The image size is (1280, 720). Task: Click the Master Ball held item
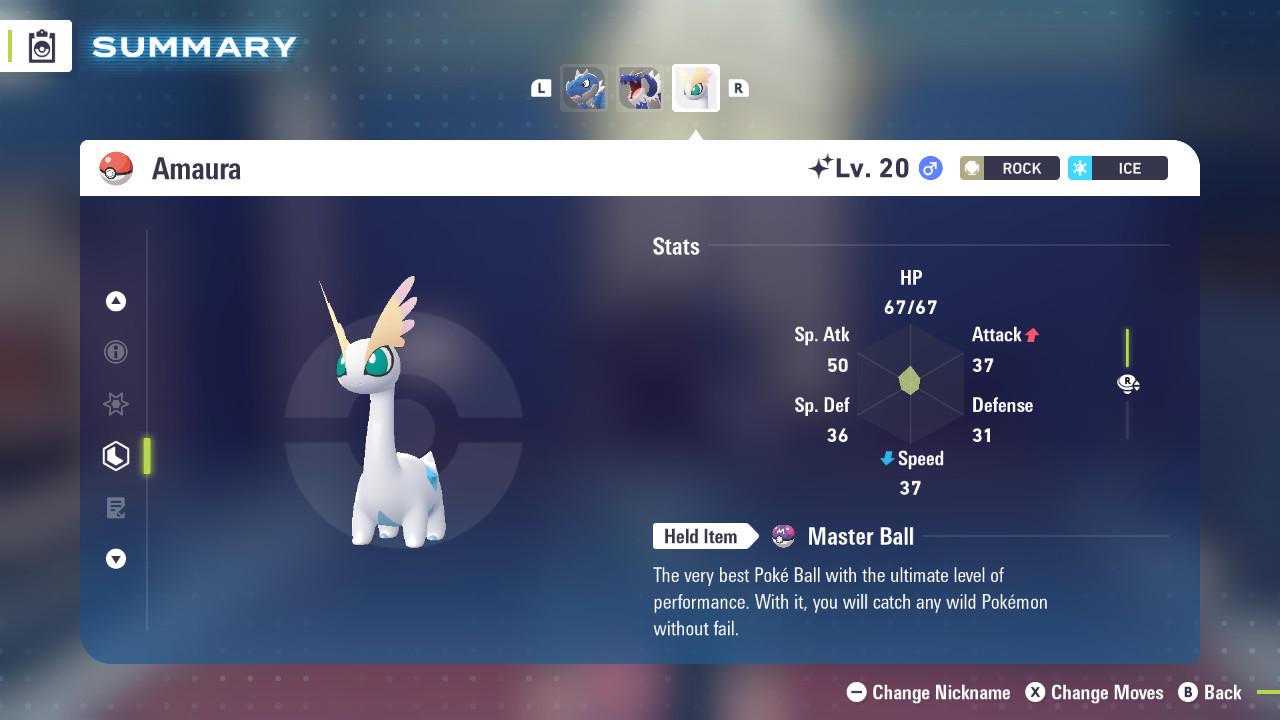(859, 537)
